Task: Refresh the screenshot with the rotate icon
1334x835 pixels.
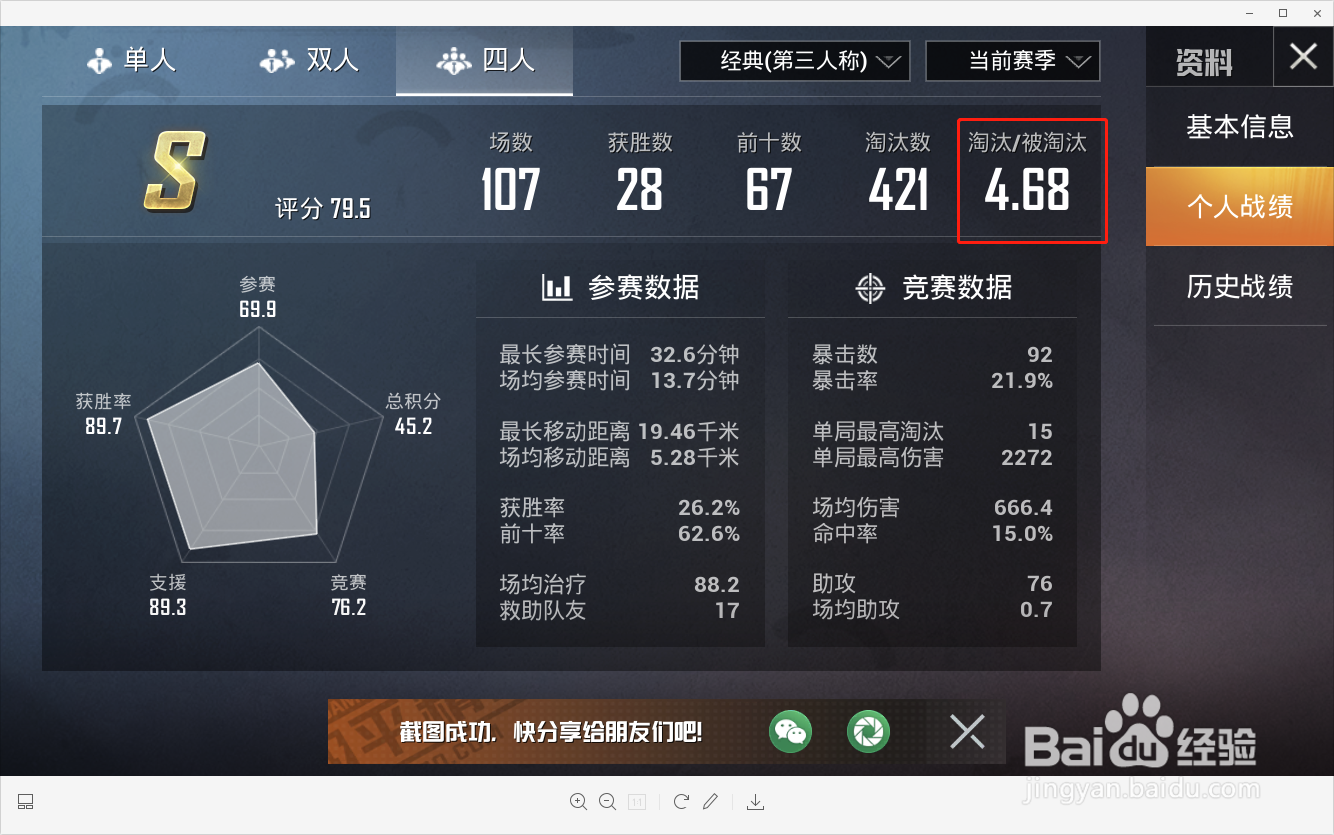Action: 681,801
